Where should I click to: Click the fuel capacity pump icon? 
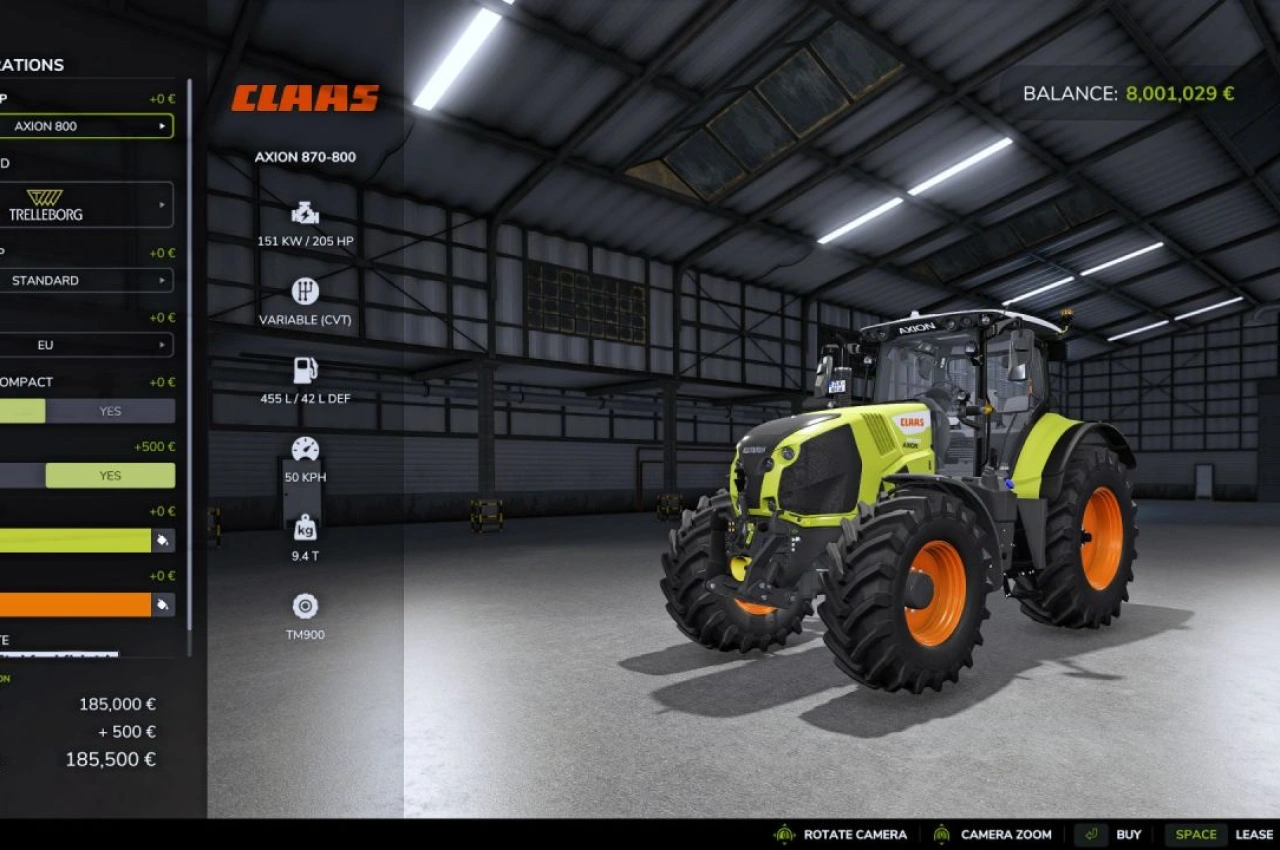[x=304, y=370]
